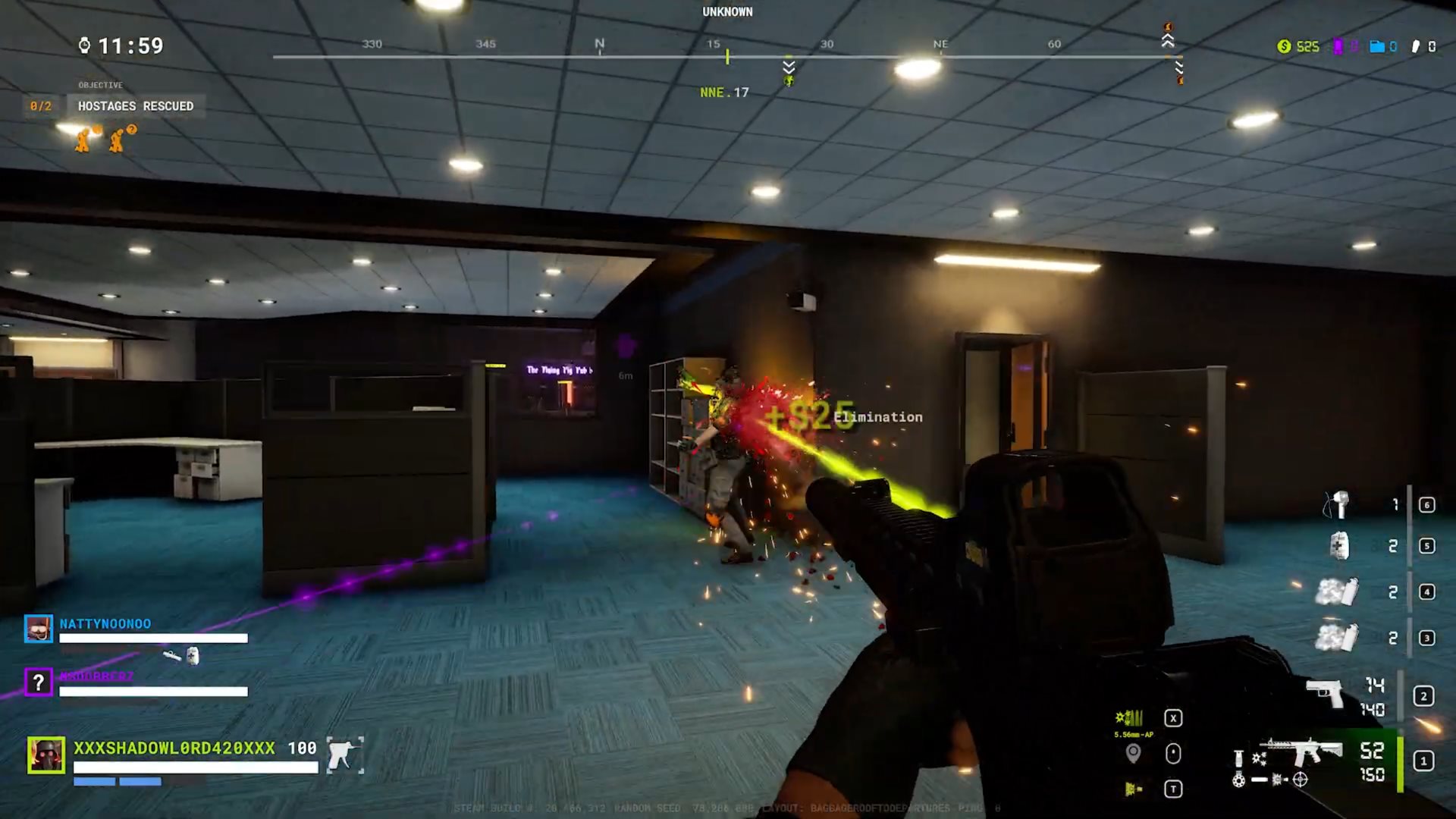Viewport: 1456px width, 819px height.
Task: Click teammate NATTYNOONOO's nameplate
Action: [x=106, y=623]
